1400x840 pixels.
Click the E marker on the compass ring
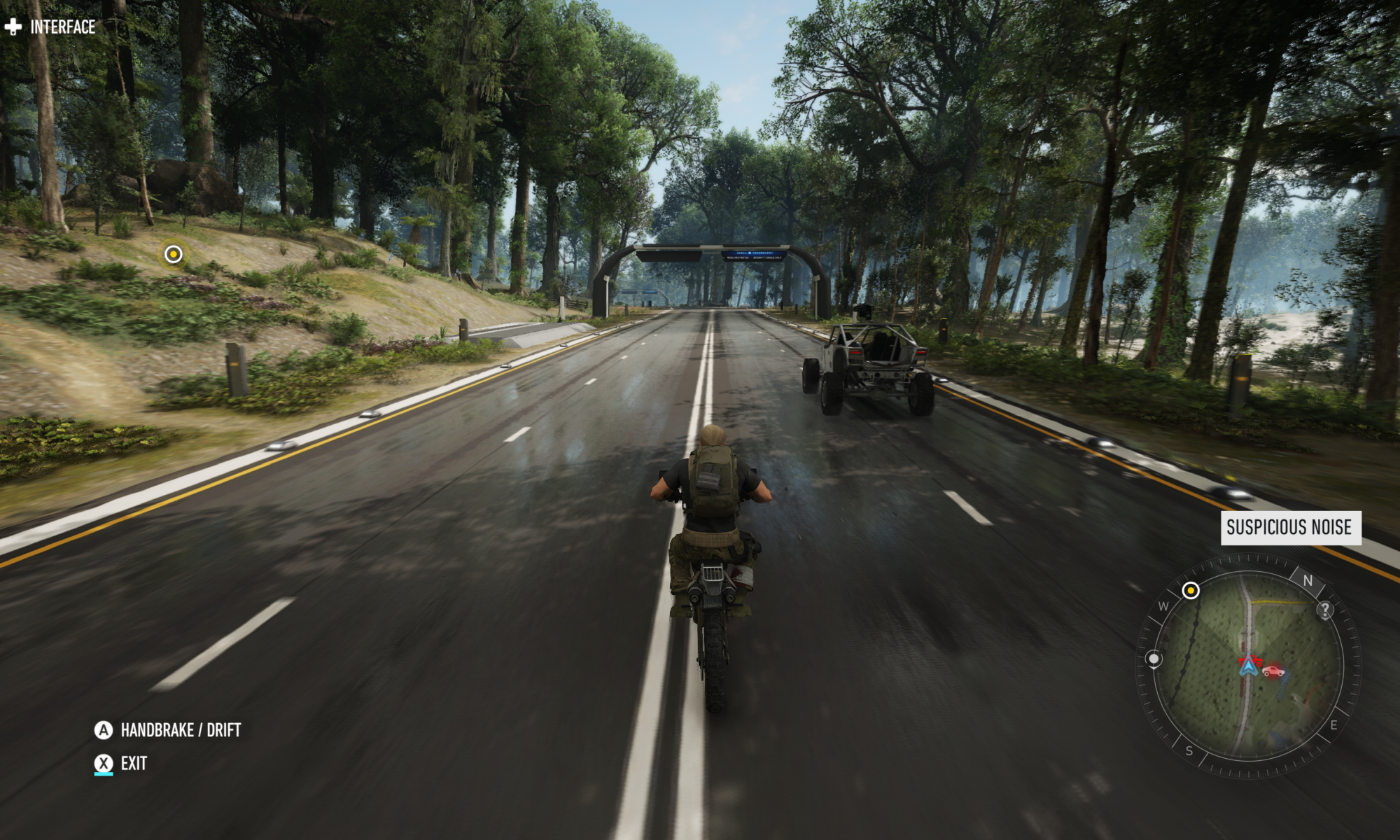coord(1333,726)
